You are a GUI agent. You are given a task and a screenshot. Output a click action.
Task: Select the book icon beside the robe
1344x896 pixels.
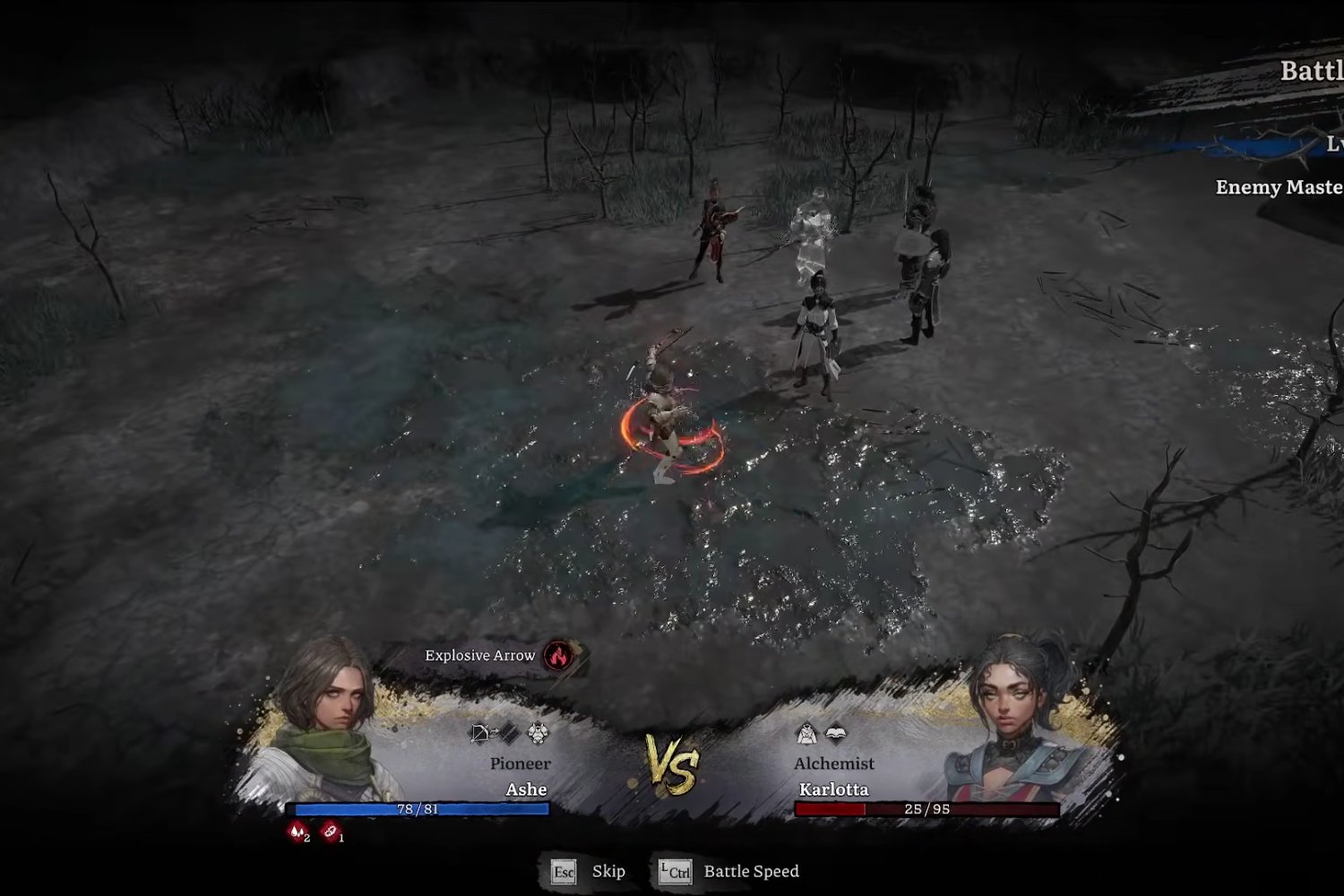coord(836,733)
